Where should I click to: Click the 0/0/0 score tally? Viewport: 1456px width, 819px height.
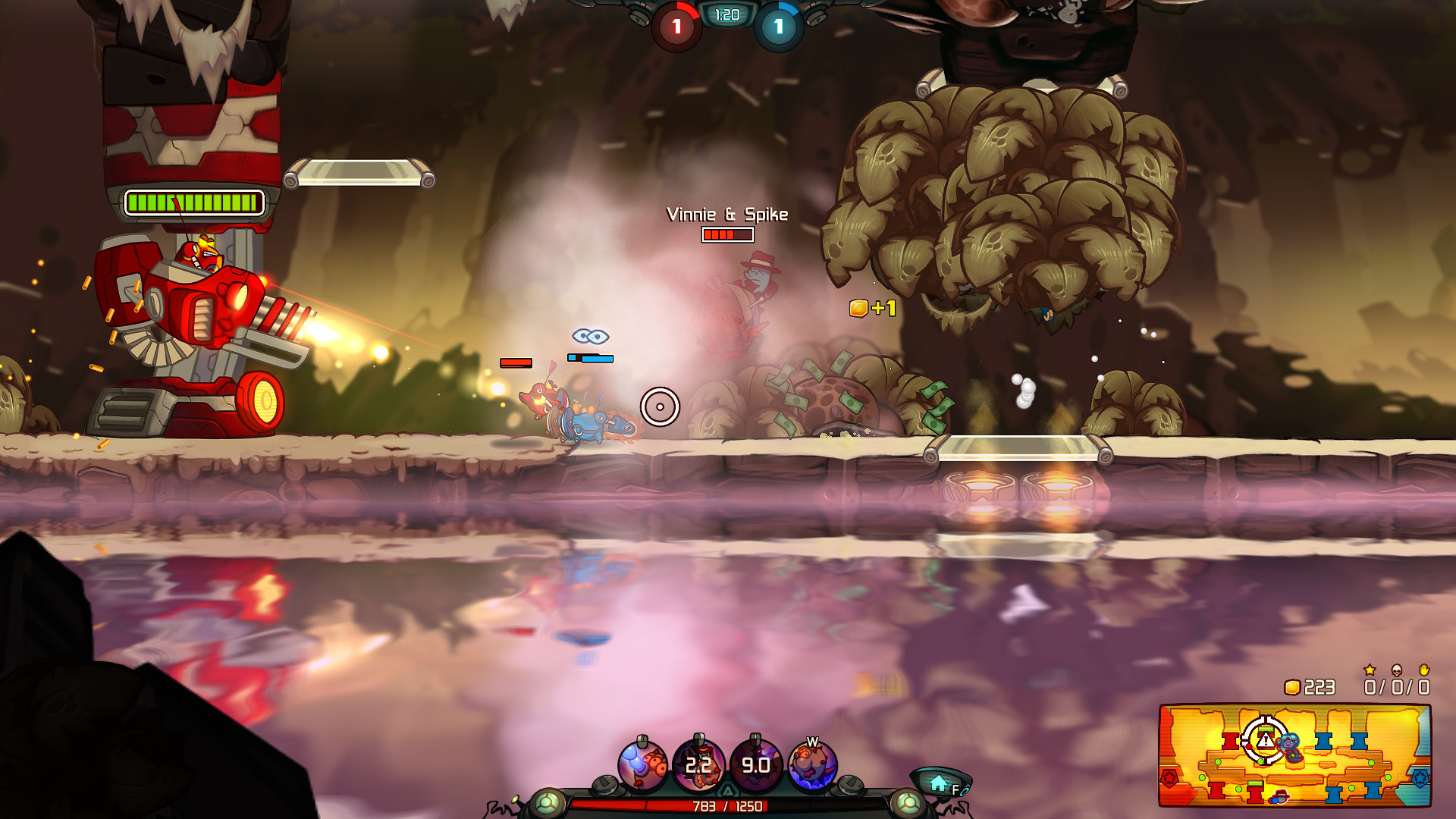1397,687
